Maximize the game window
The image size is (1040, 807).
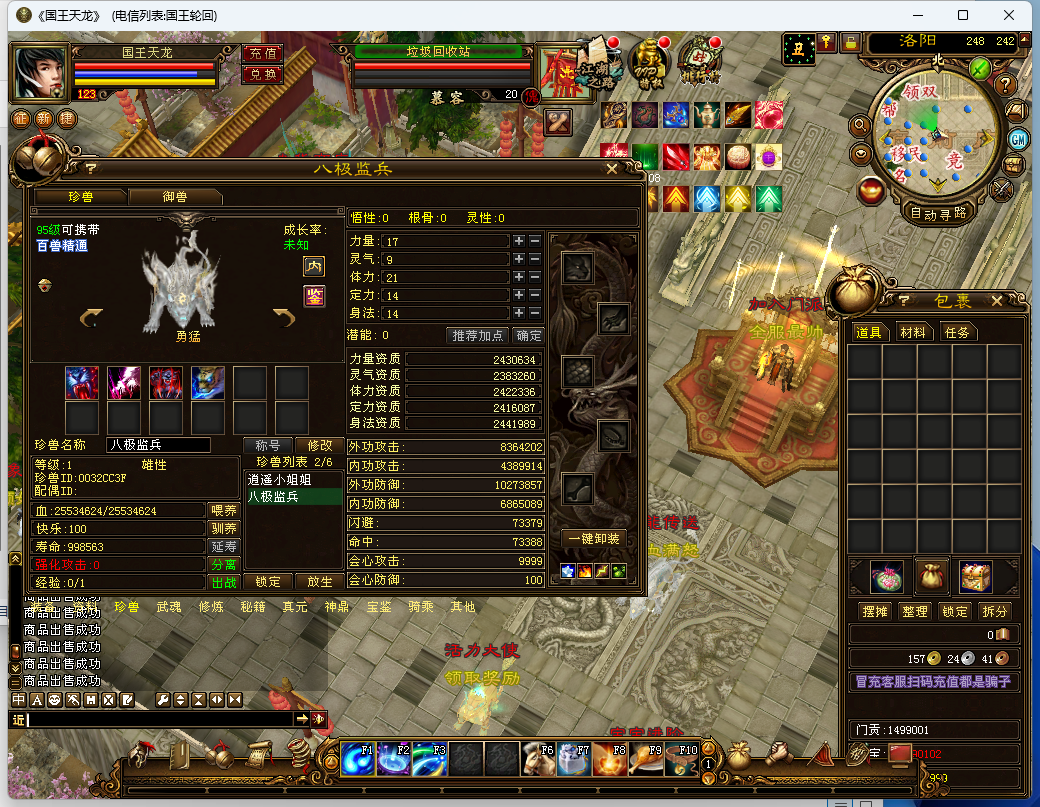point(963,15)
